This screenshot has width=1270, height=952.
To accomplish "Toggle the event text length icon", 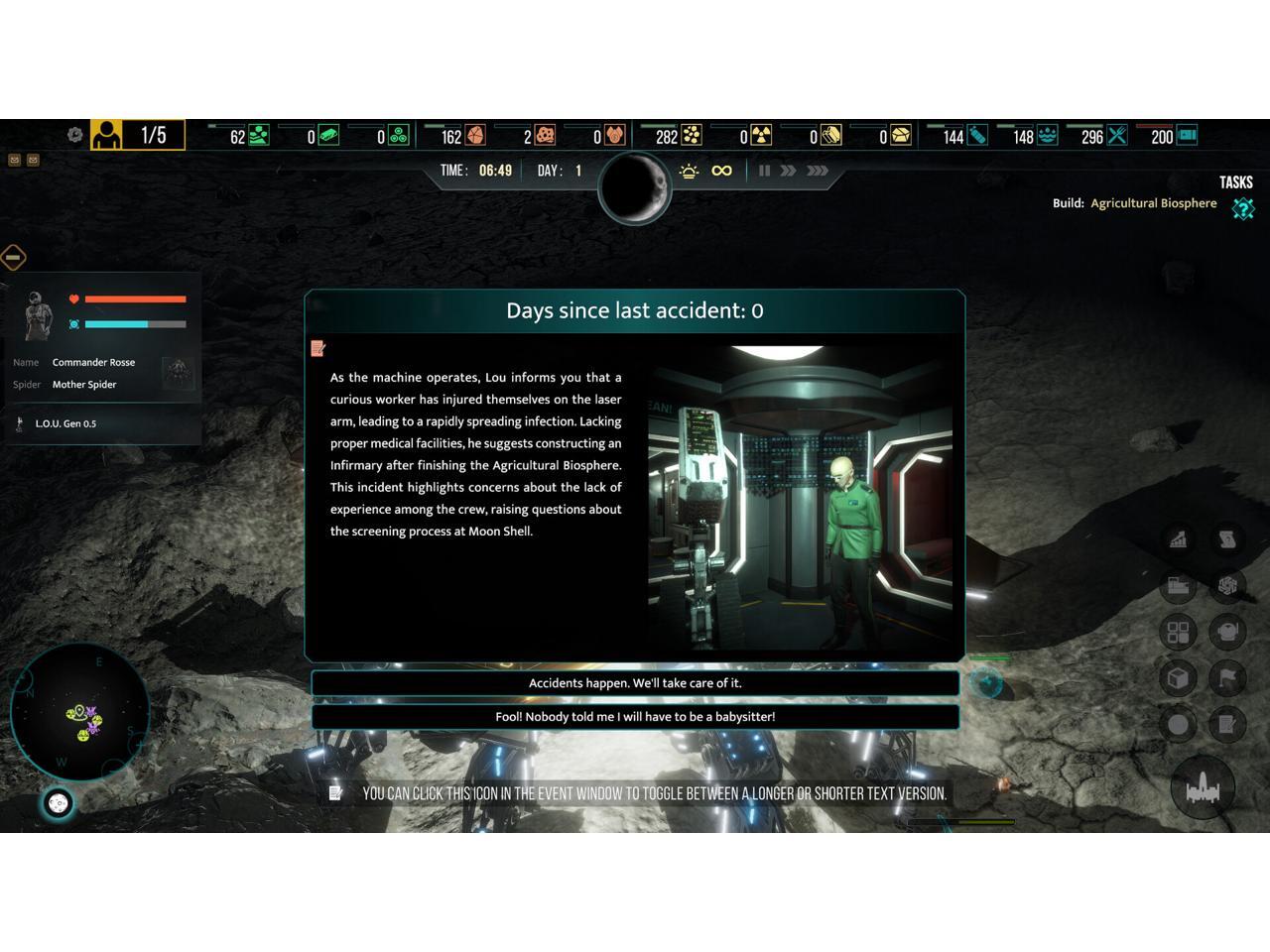I will click(318, 348).
